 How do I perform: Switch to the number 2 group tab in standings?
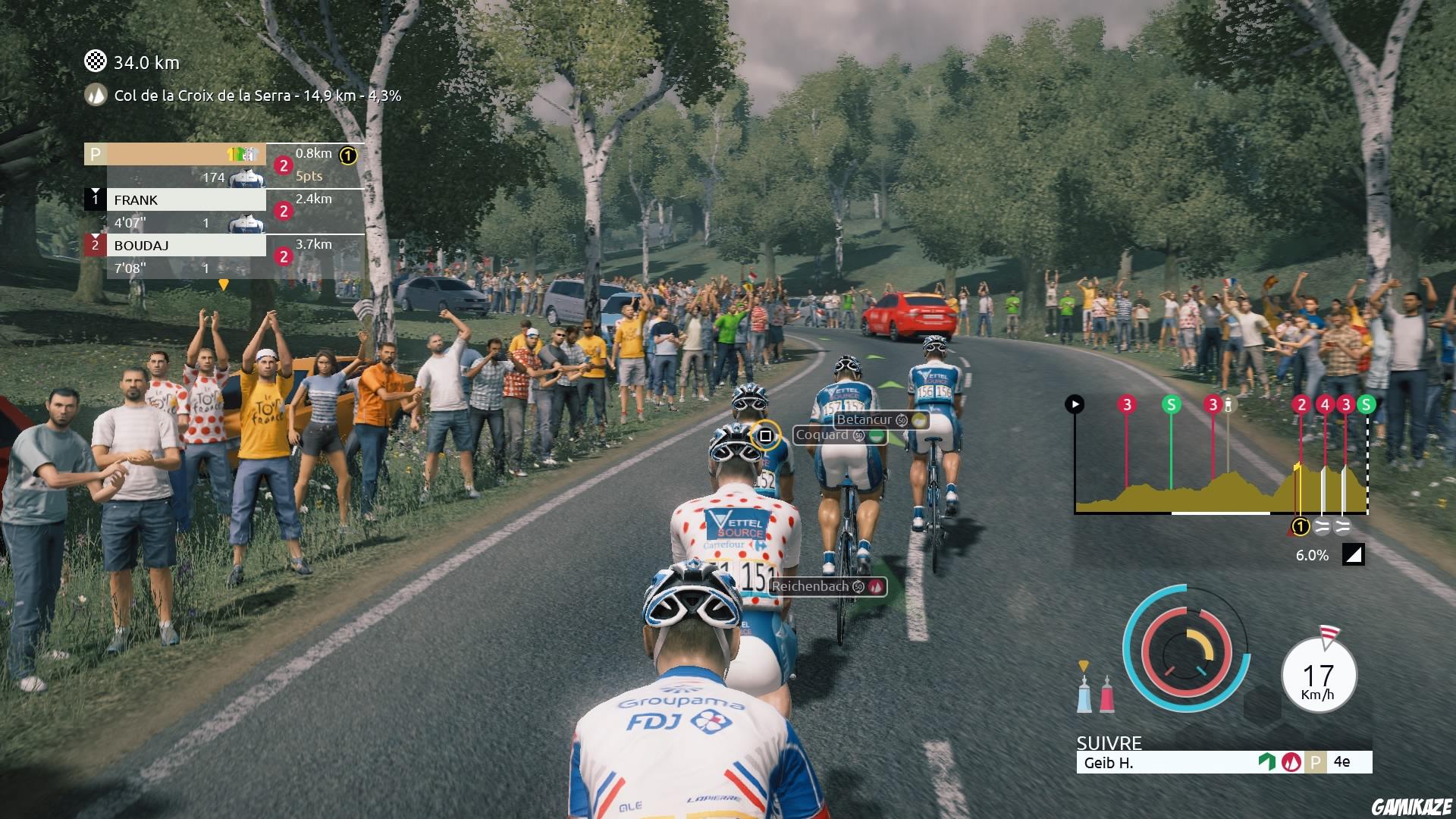[95, 246]
